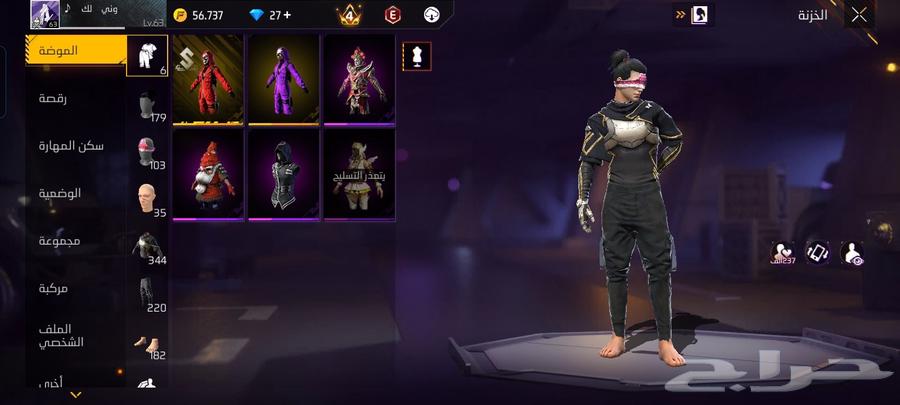The height and width of the screenshot is (405, 900).
Task: Choose the purple hooded outfit
Action: [284, 80]
